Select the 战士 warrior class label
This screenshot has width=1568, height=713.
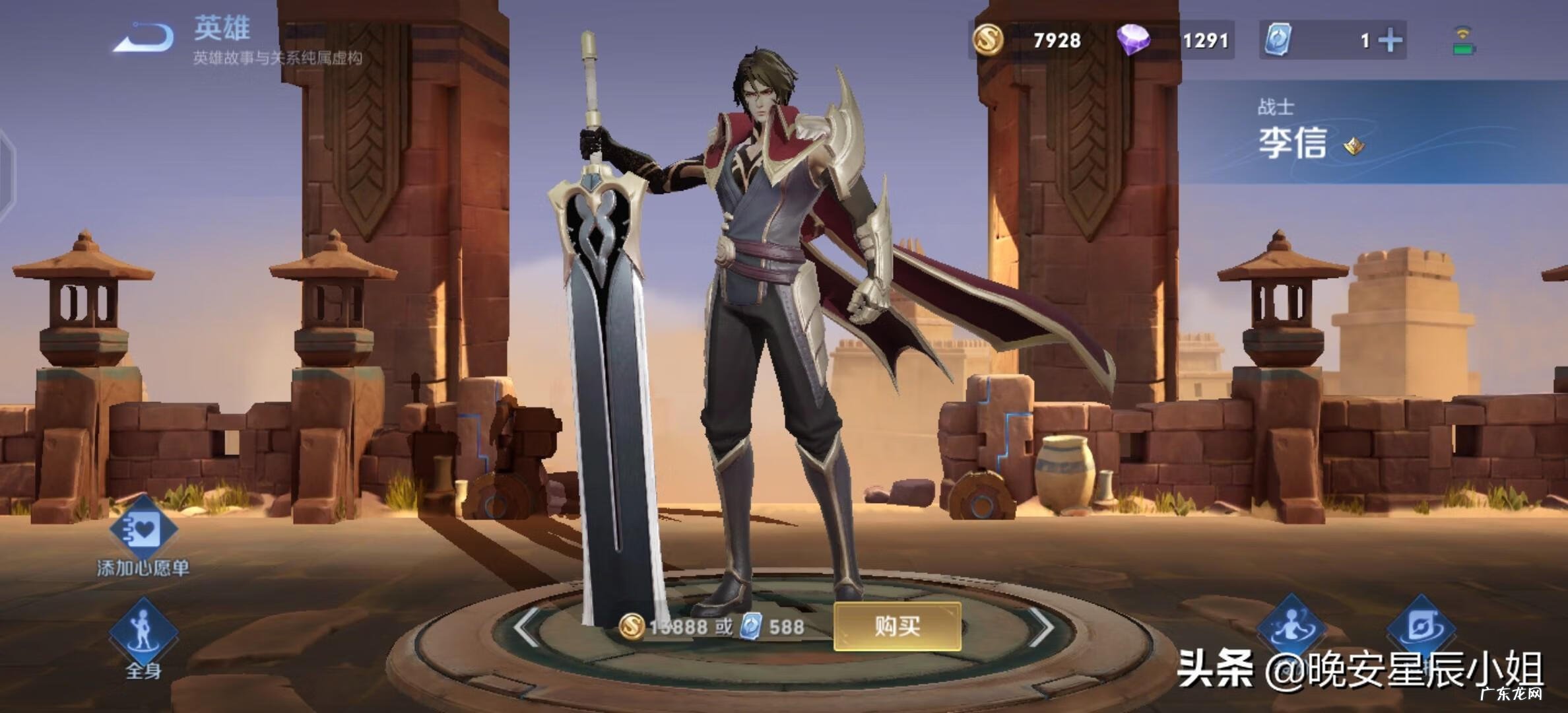coord(1274,104)
